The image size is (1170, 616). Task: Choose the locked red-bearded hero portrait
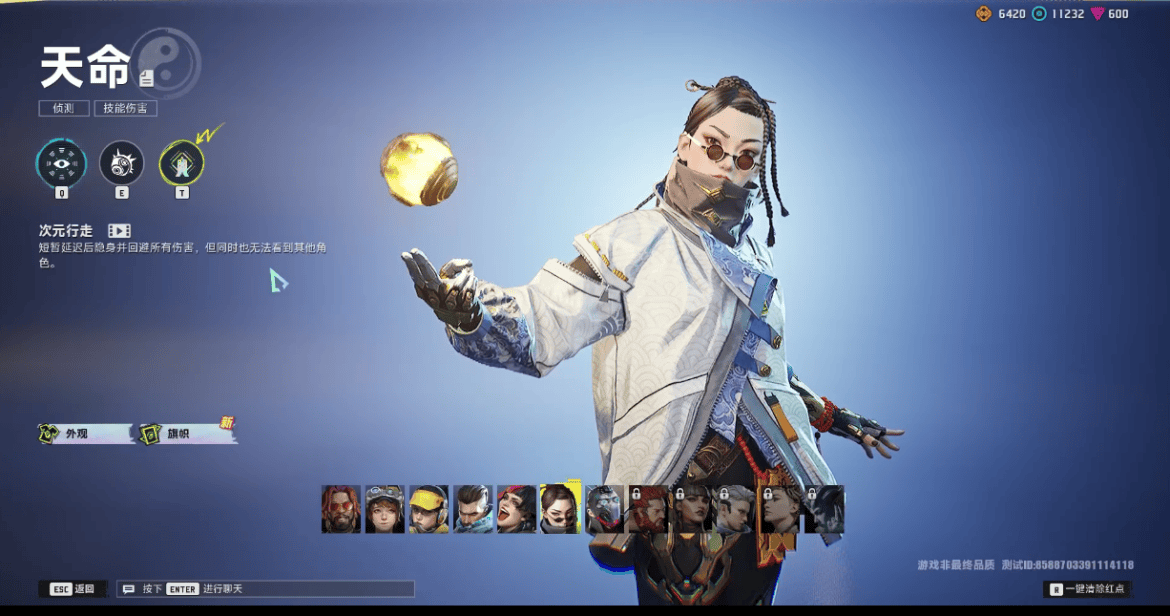(x=649, y=509)
